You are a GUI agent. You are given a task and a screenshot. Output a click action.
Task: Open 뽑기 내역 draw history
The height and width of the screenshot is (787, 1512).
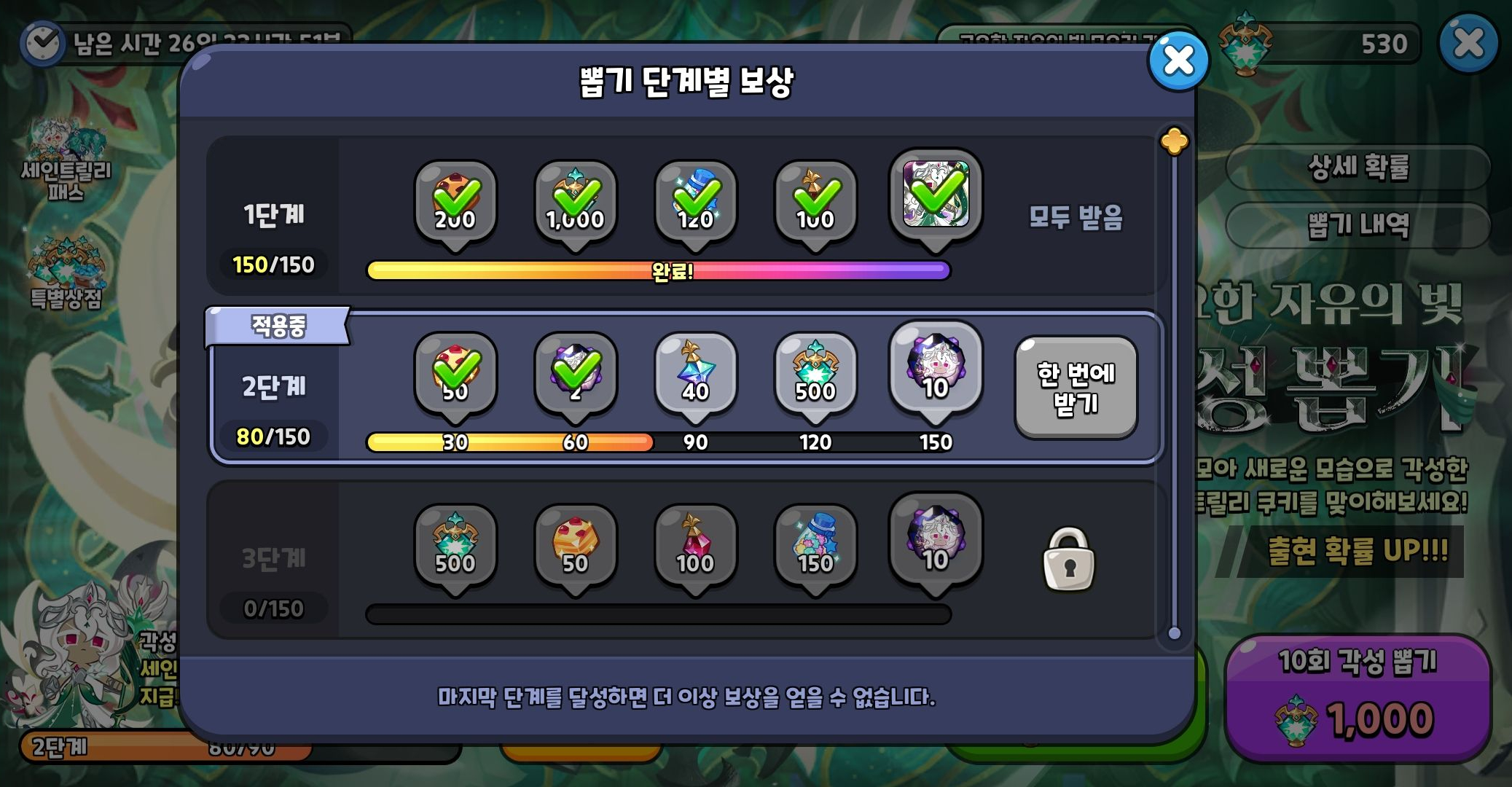click(x=1356, y=224)
